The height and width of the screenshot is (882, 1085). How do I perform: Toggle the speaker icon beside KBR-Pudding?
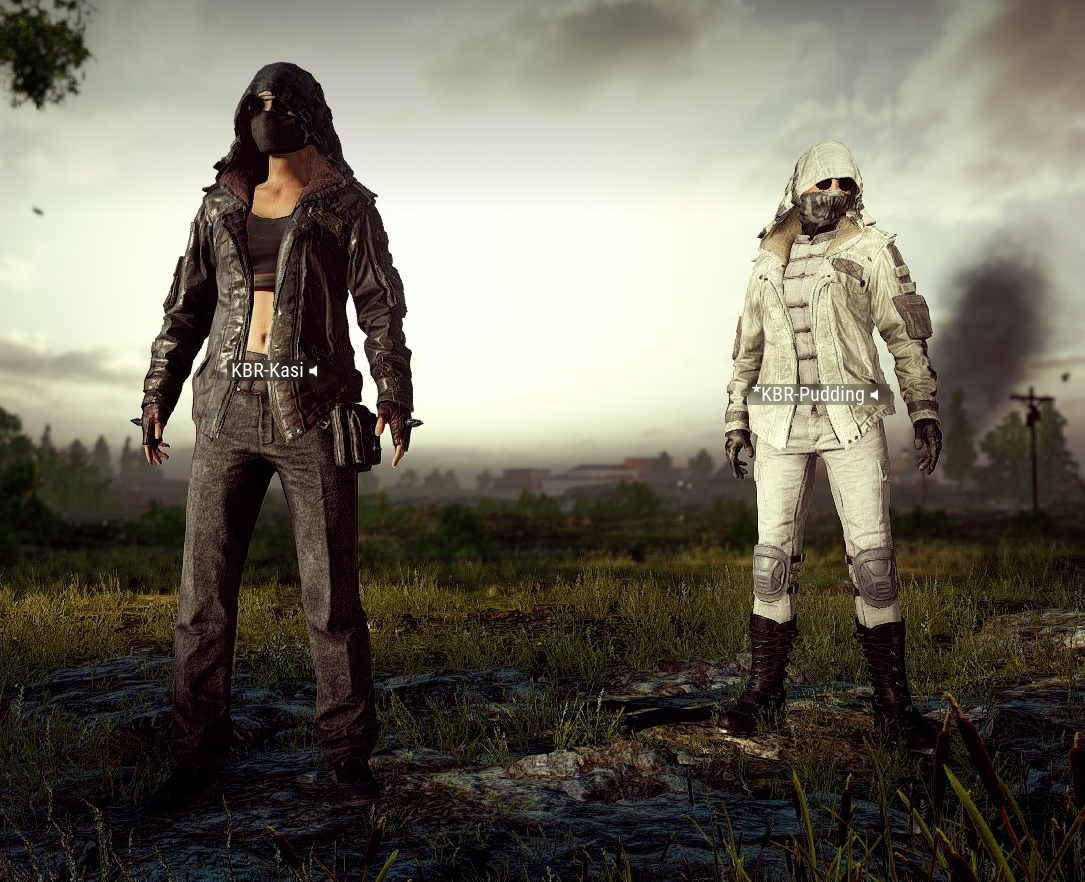874,395
